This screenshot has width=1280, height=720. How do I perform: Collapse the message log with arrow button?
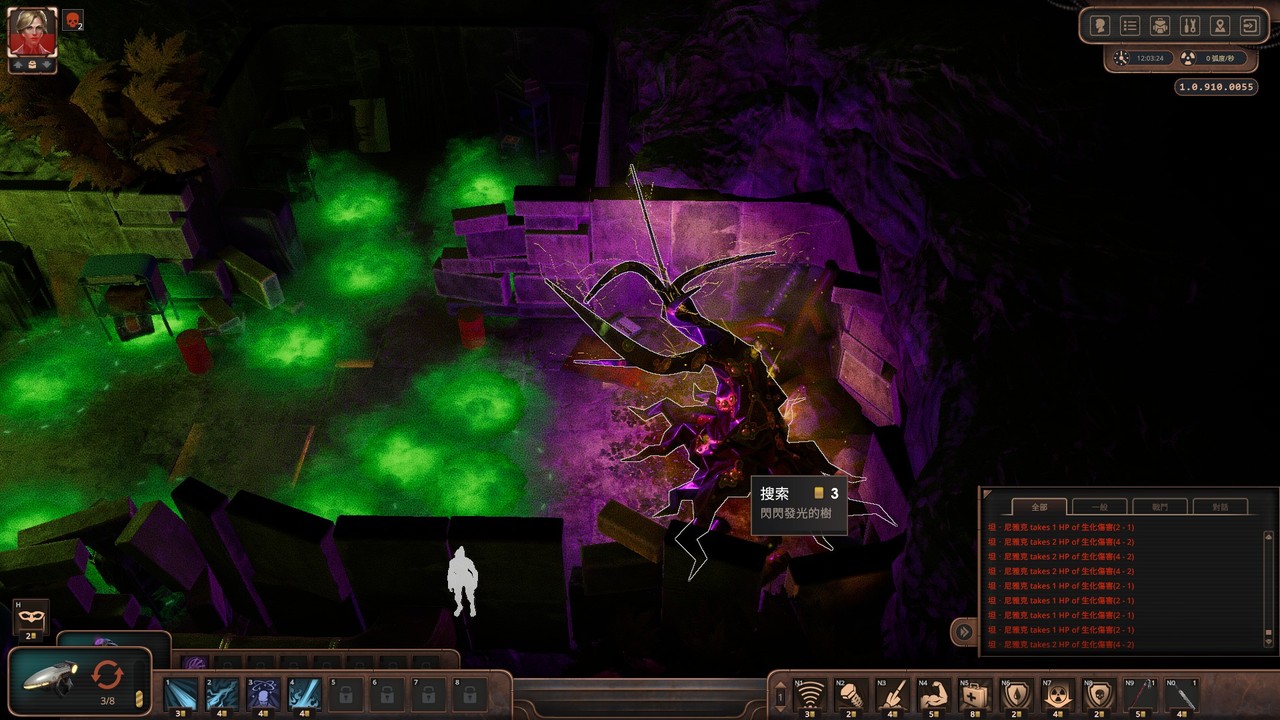pyautogui.click(x=963, y=631)
